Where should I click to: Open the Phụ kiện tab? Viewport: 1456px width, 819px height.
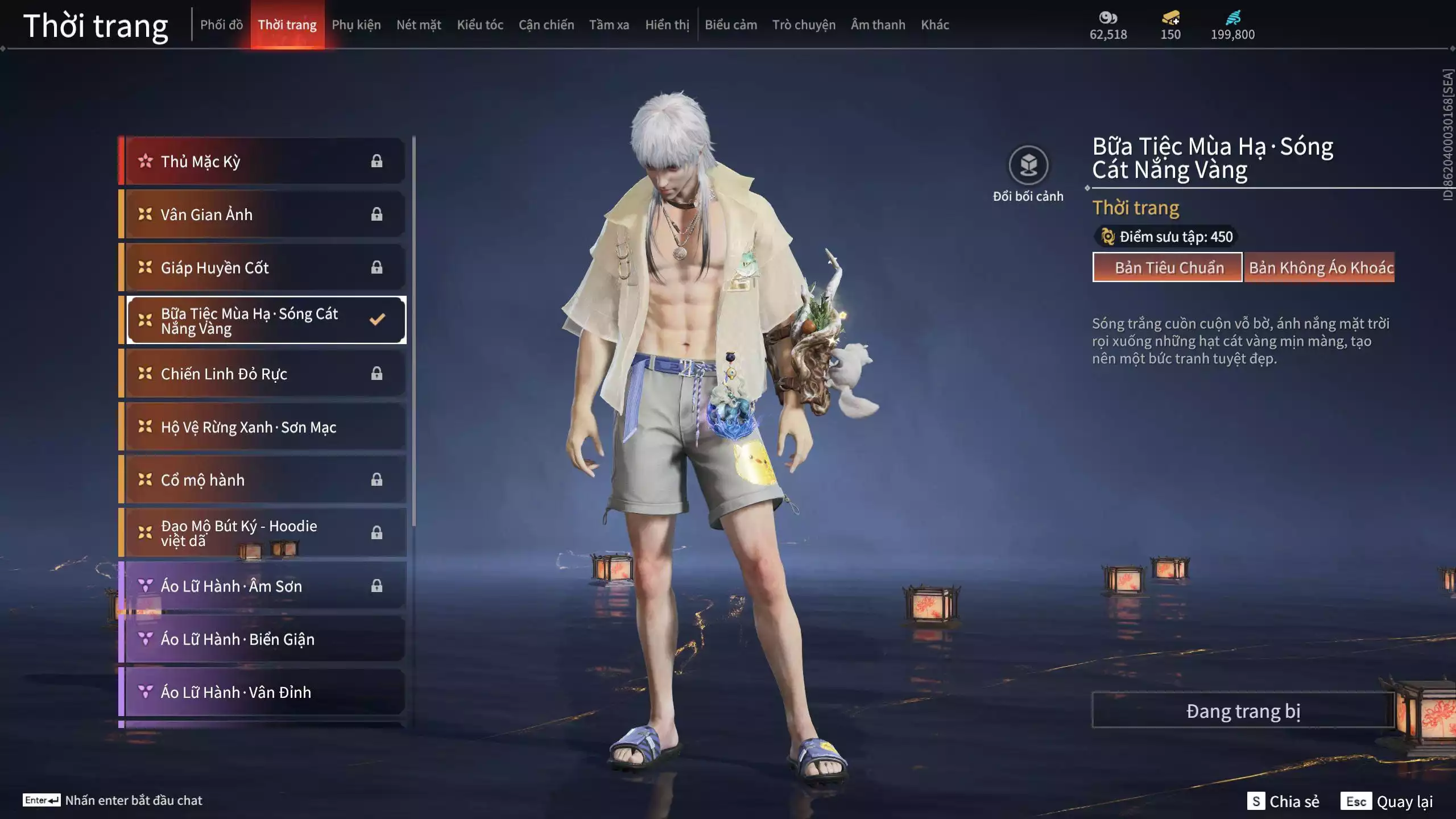point(356,25)
